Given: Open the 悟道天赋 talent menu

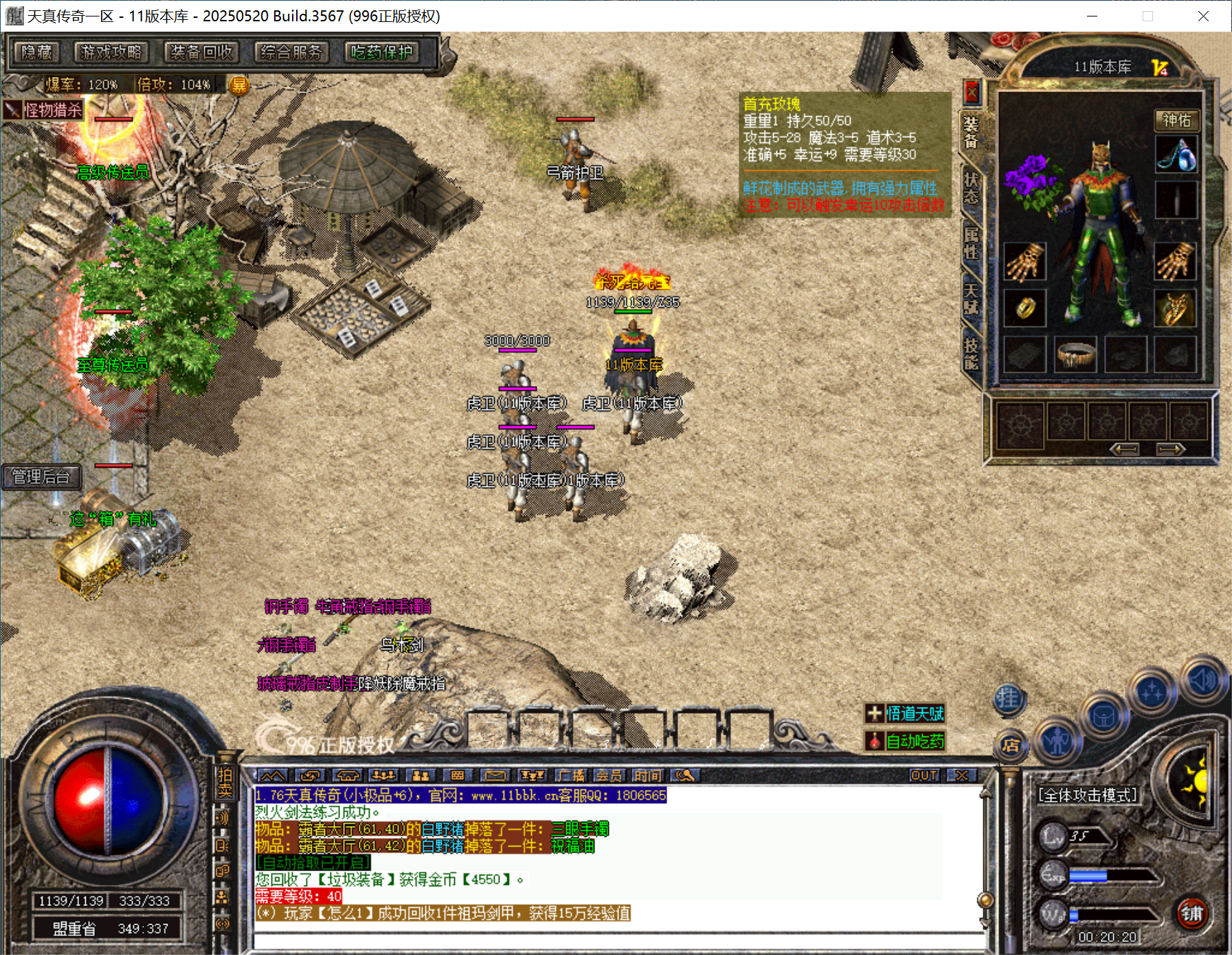Looking at the screenshot, I should point(906,714).
